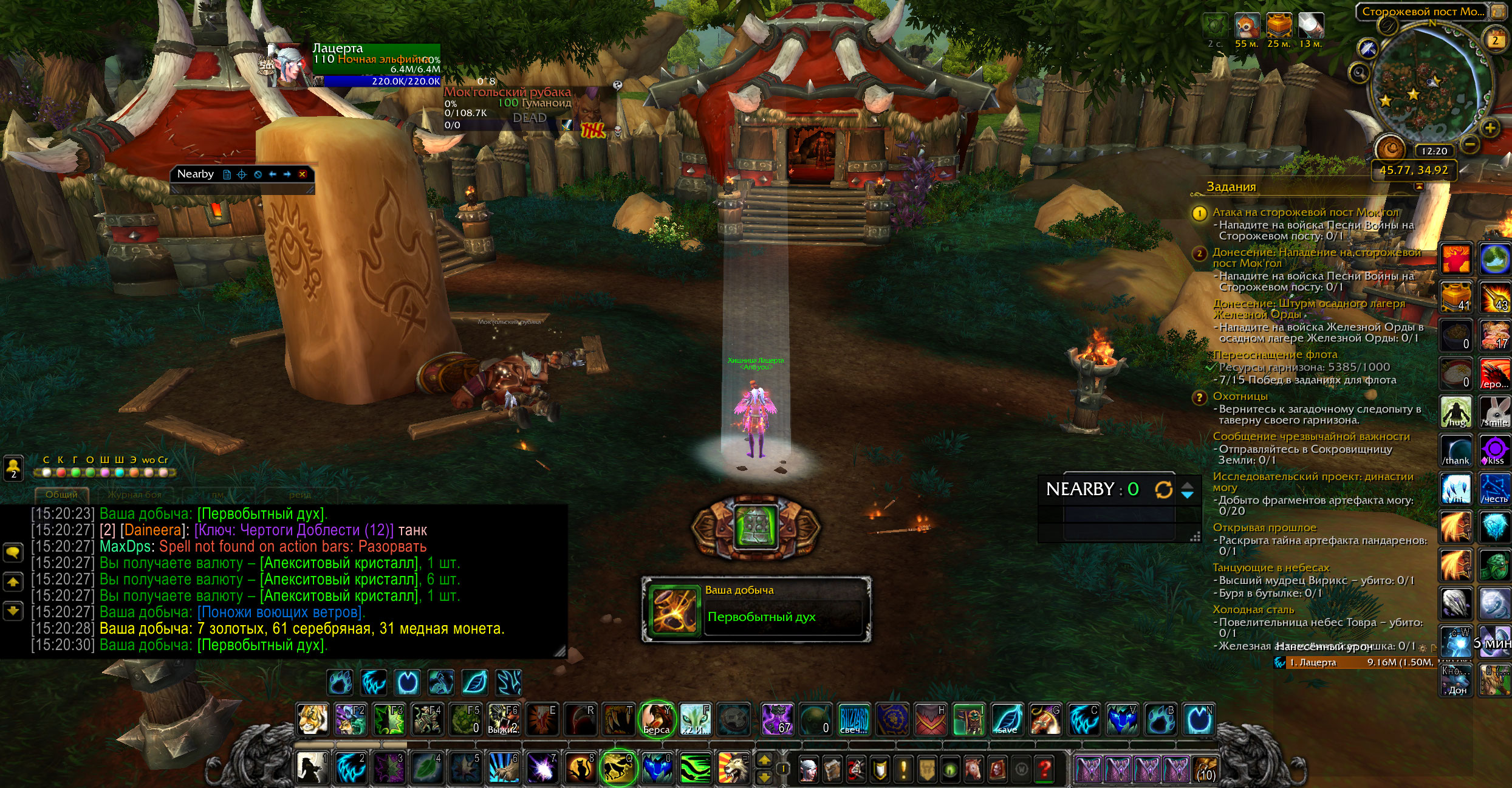Open the backpack bag slot marked (10)
Image resolution: width=1512 pixels, height=788 pixels.
click(1205, 769)
